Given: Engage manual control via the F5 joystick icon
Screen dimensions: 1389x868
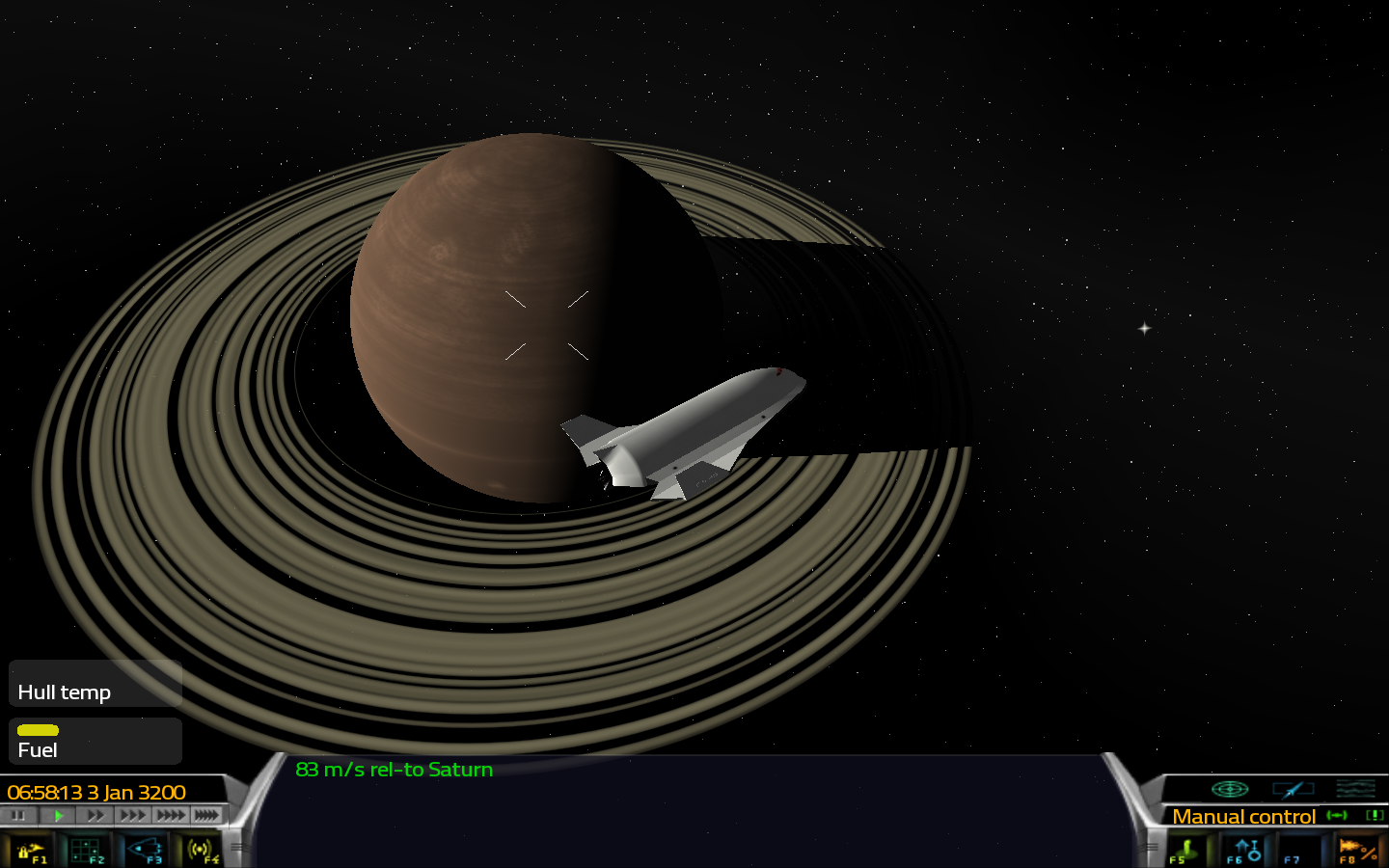Looking at the screenshot, I should 1185,848.
